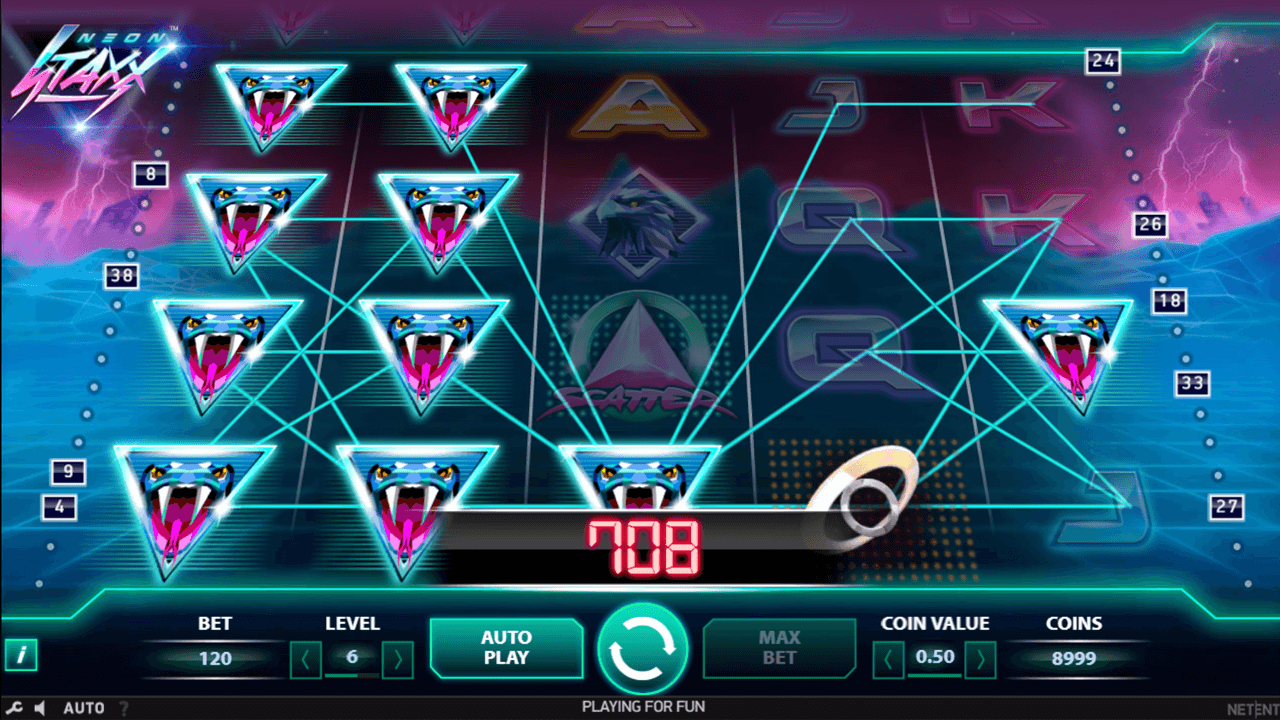Highlight payline 33 marker
1280x720 pixels.
click(1192, 382)
